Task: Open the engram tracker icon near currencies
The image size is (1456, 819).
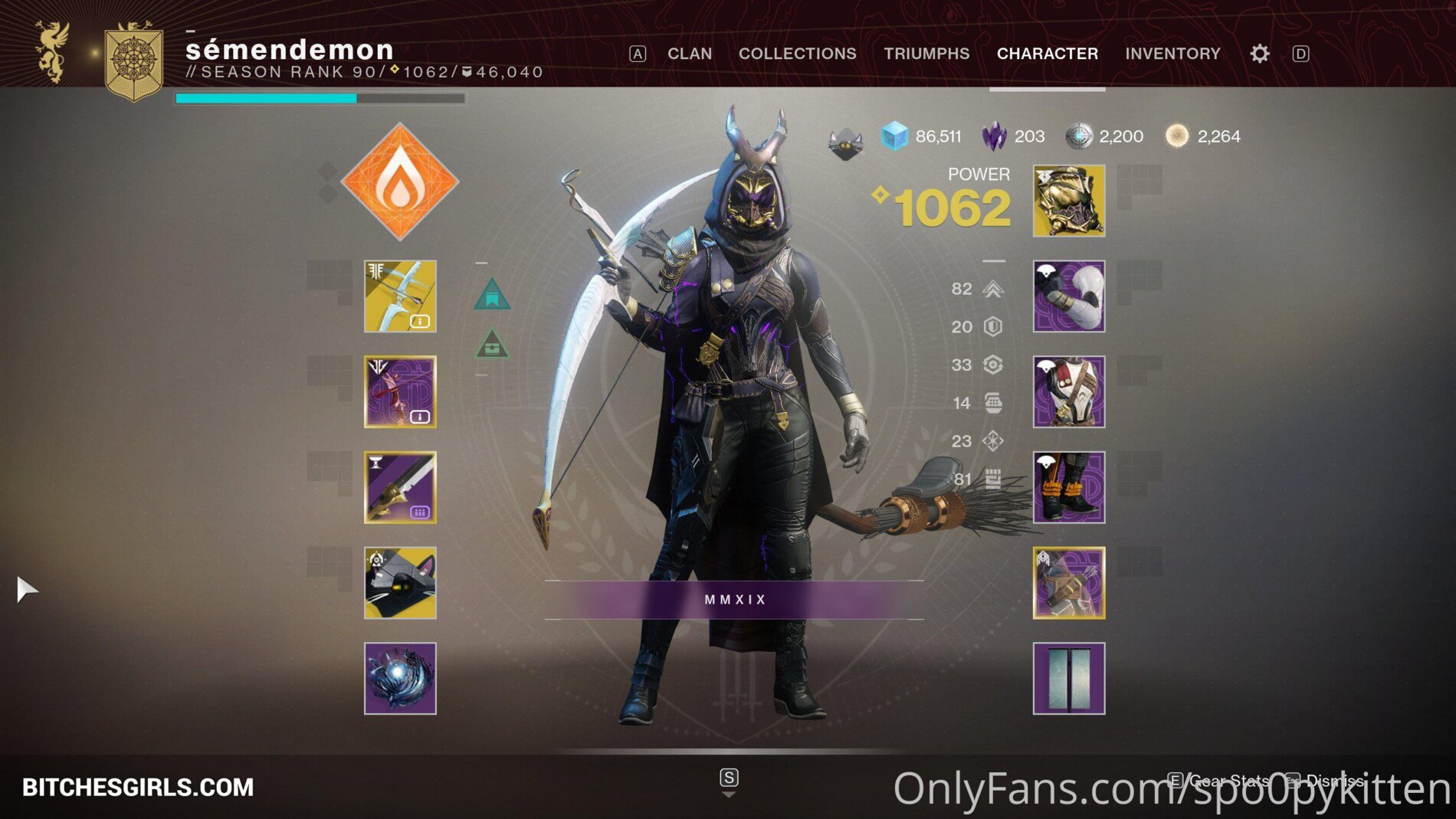Action: (x=845, y=143)
